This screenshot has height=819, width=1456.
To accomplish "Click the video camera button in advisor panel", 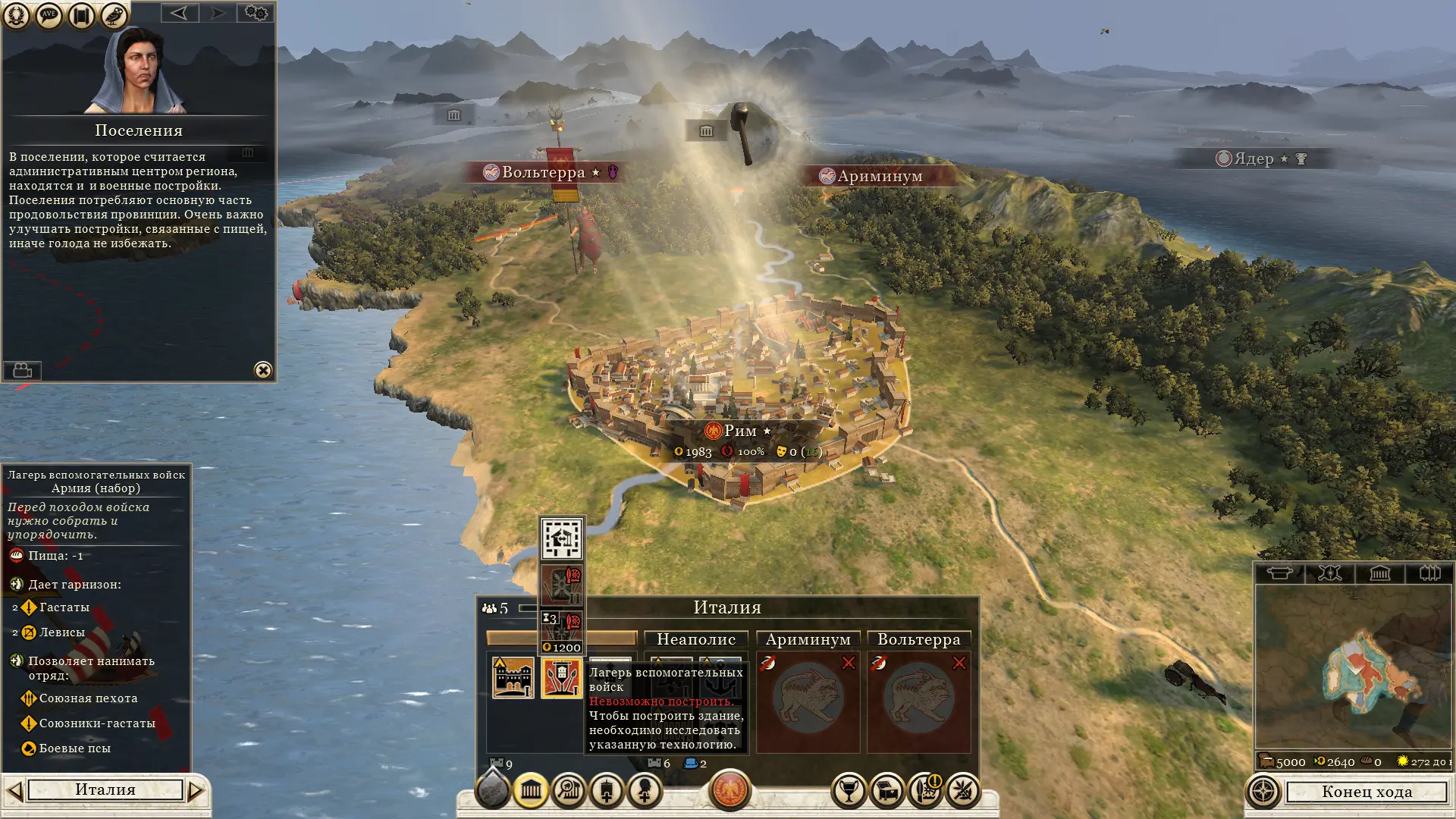I will click(x=22, y=370).
